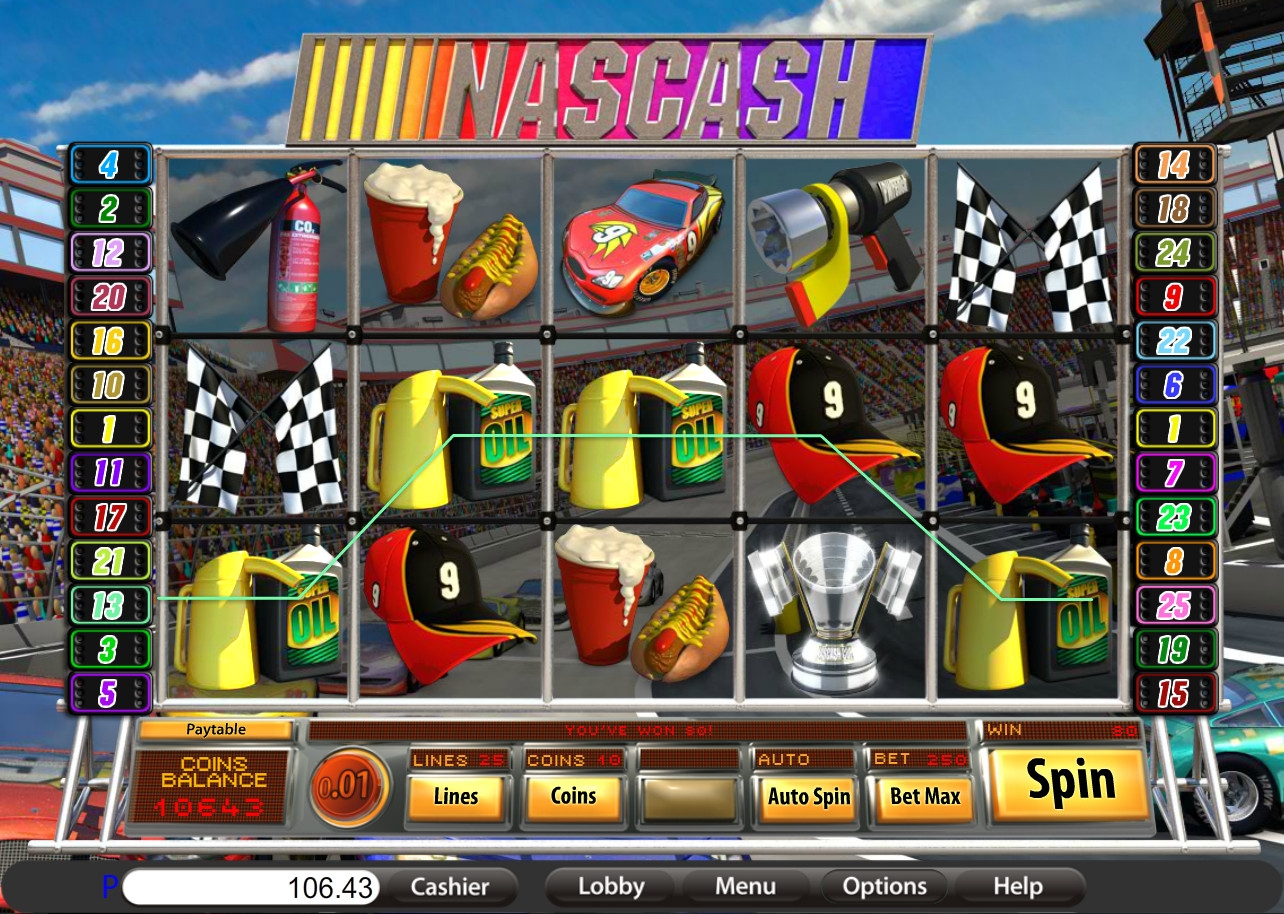Highlight payline number 14 marker
Viewport: 1284px width, 914px height.
pos(1174,164)
